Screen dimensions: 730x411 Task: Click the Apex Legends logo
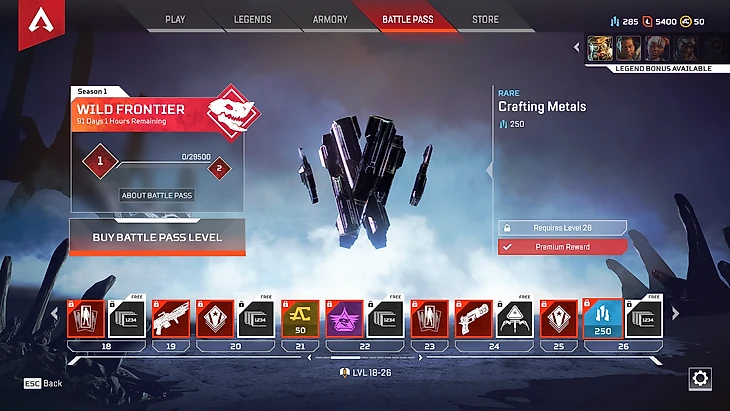click(x=41, y=21)
